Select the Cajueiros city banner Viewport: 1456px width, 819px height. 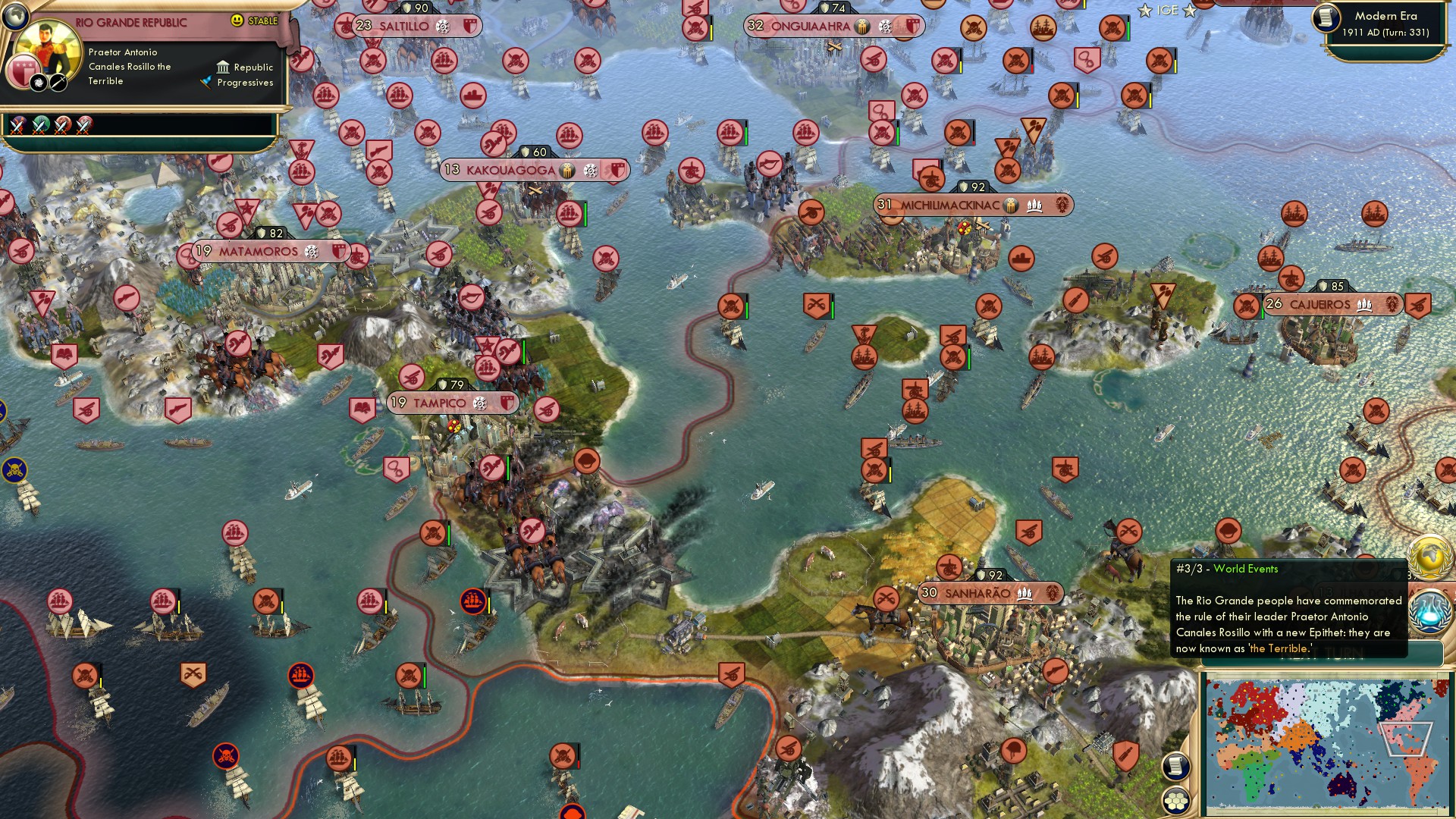[x=1331, y=305]
